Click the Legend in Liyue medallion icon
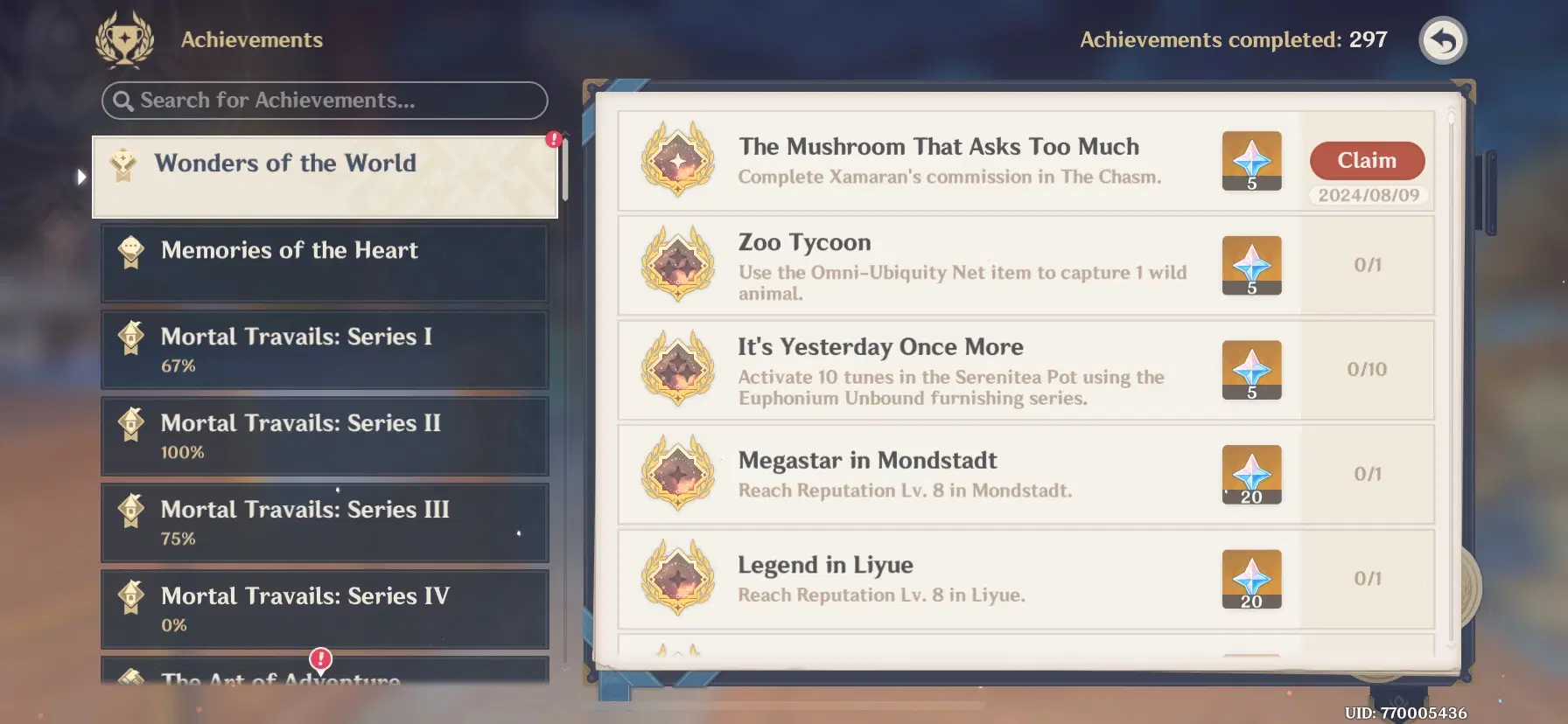Image resolution: width=1568 pixels, height=724 pixels. [x=677, y=579]
